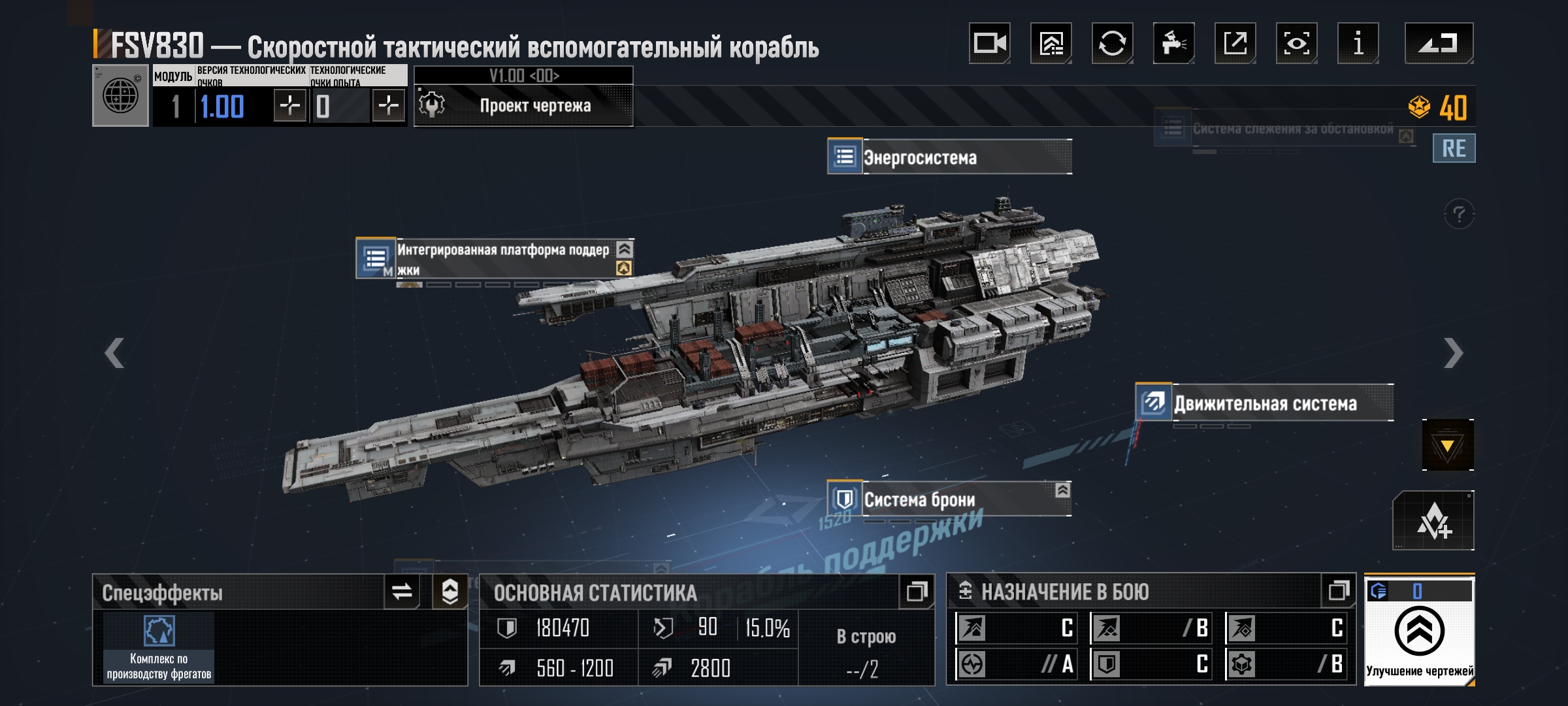
Task: Open the share export icon
Action: point(1235,44)
